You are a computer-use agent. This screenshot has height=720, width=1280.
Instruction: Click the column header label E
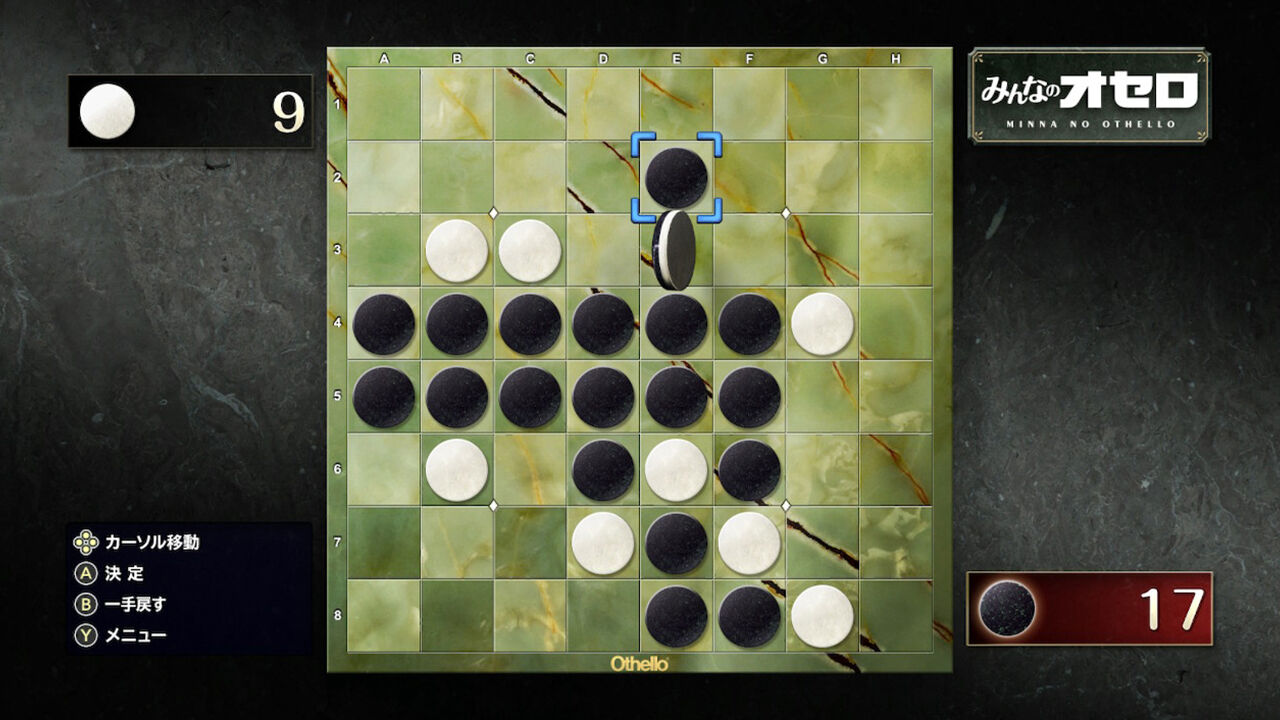pyautogui.click(x=676, y=57)
